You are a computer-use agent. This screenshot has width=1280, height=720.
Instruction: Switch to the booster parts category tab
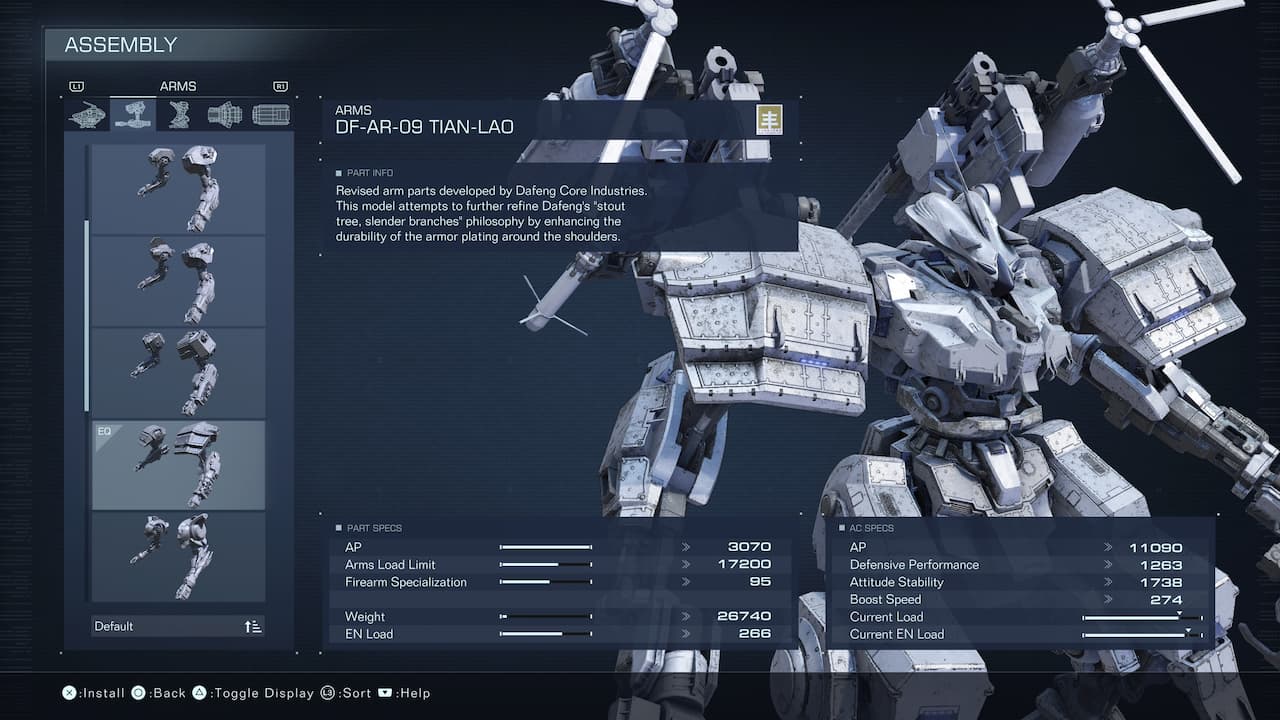pos(225,115)
